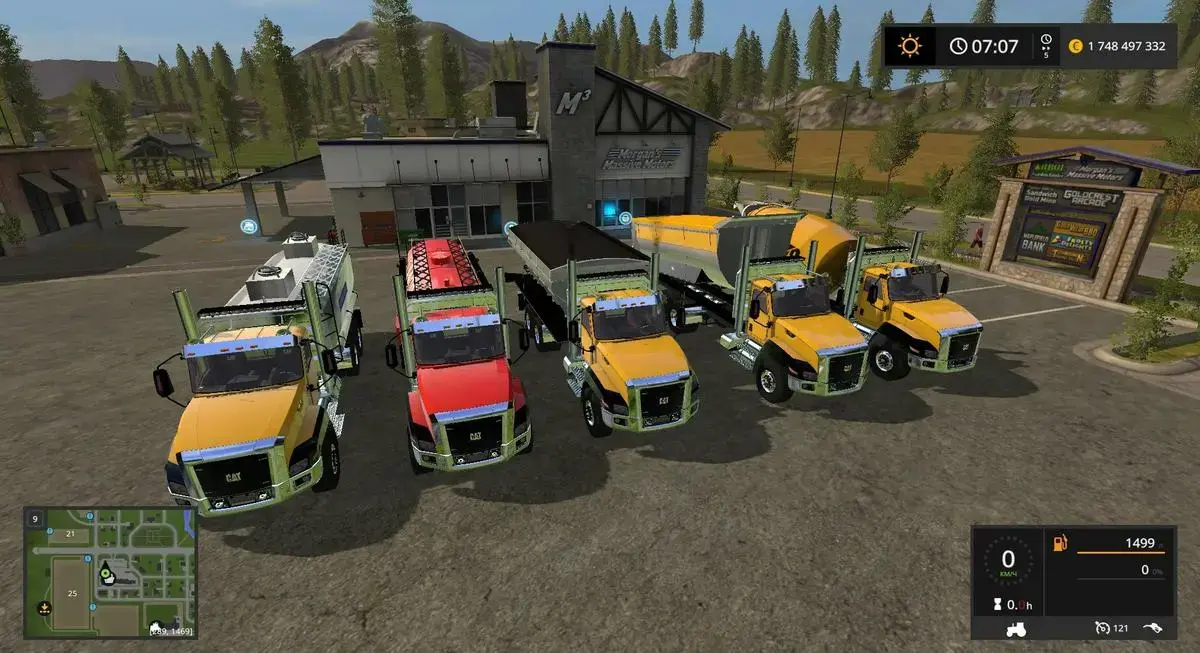Screen dimensions: 1200x653
Task: Toggle the cruise control speed icon
Action: 1102,628
